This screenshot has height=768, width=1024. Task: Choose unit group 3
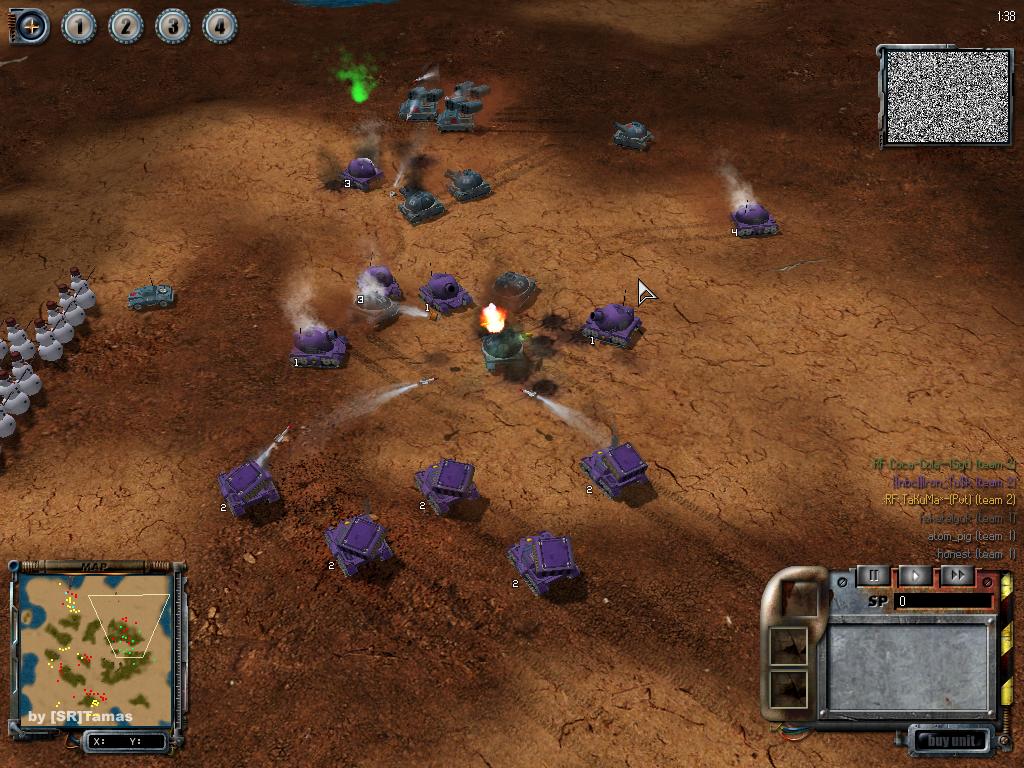(173, 27)
